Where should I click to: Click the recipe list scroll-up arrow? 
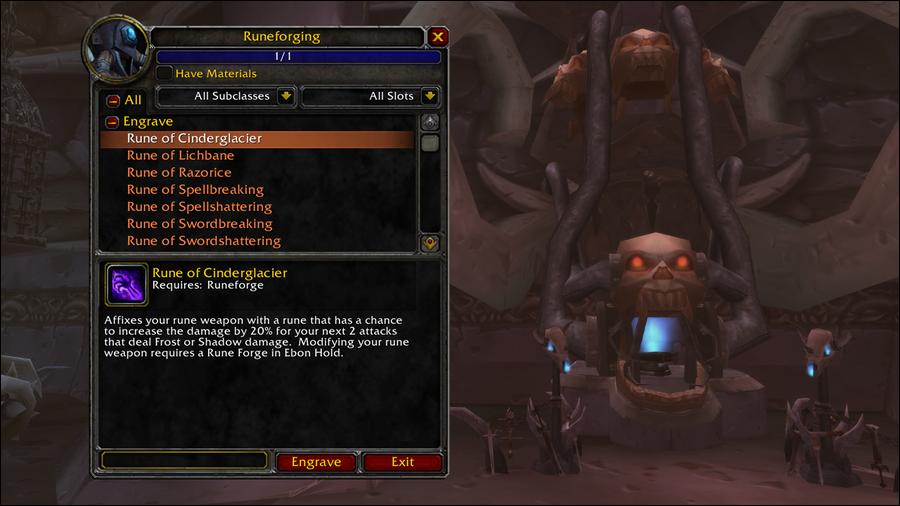(x=430, y=122)
